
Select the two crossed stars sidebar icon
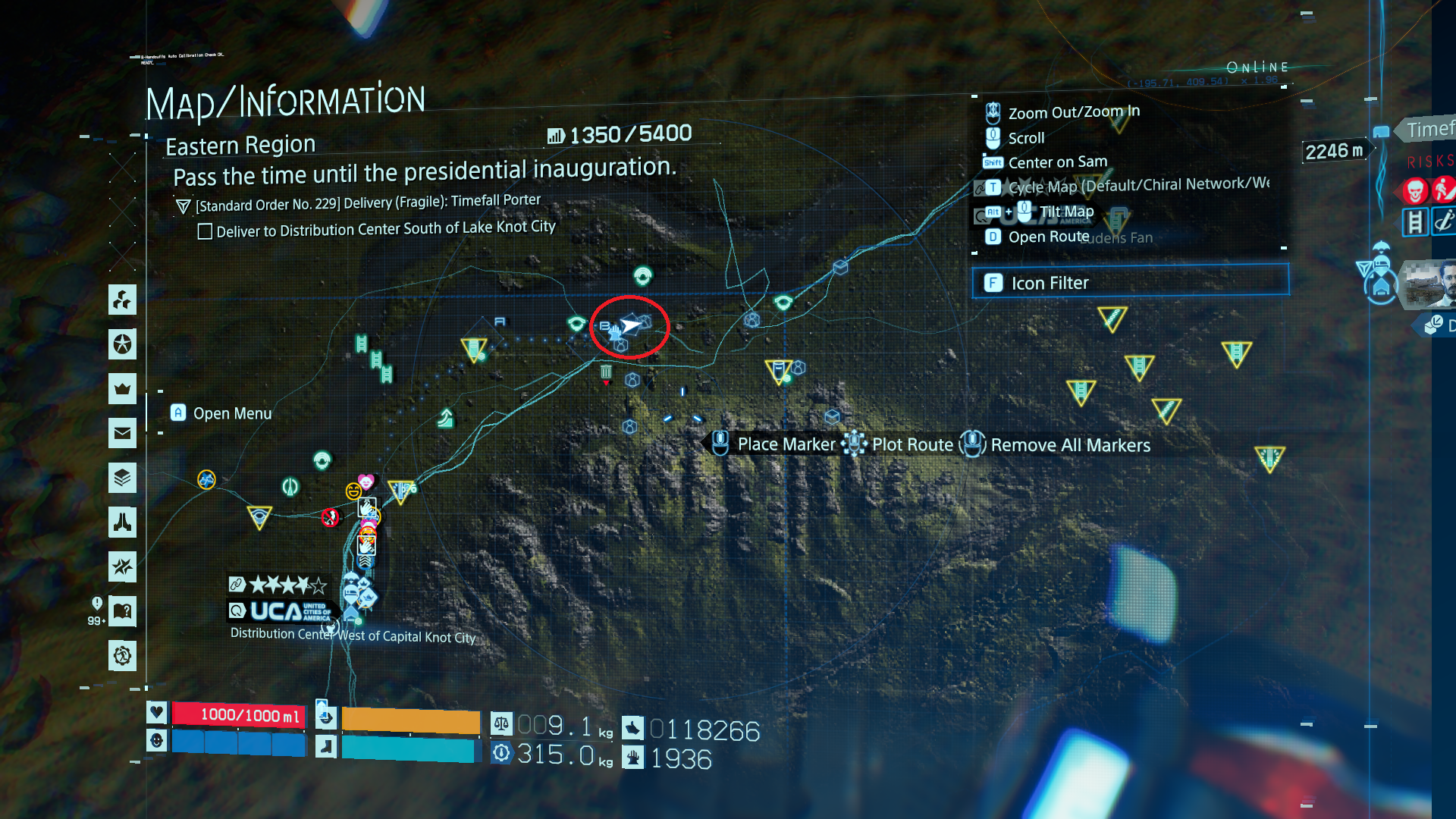(x=122, y=566)
